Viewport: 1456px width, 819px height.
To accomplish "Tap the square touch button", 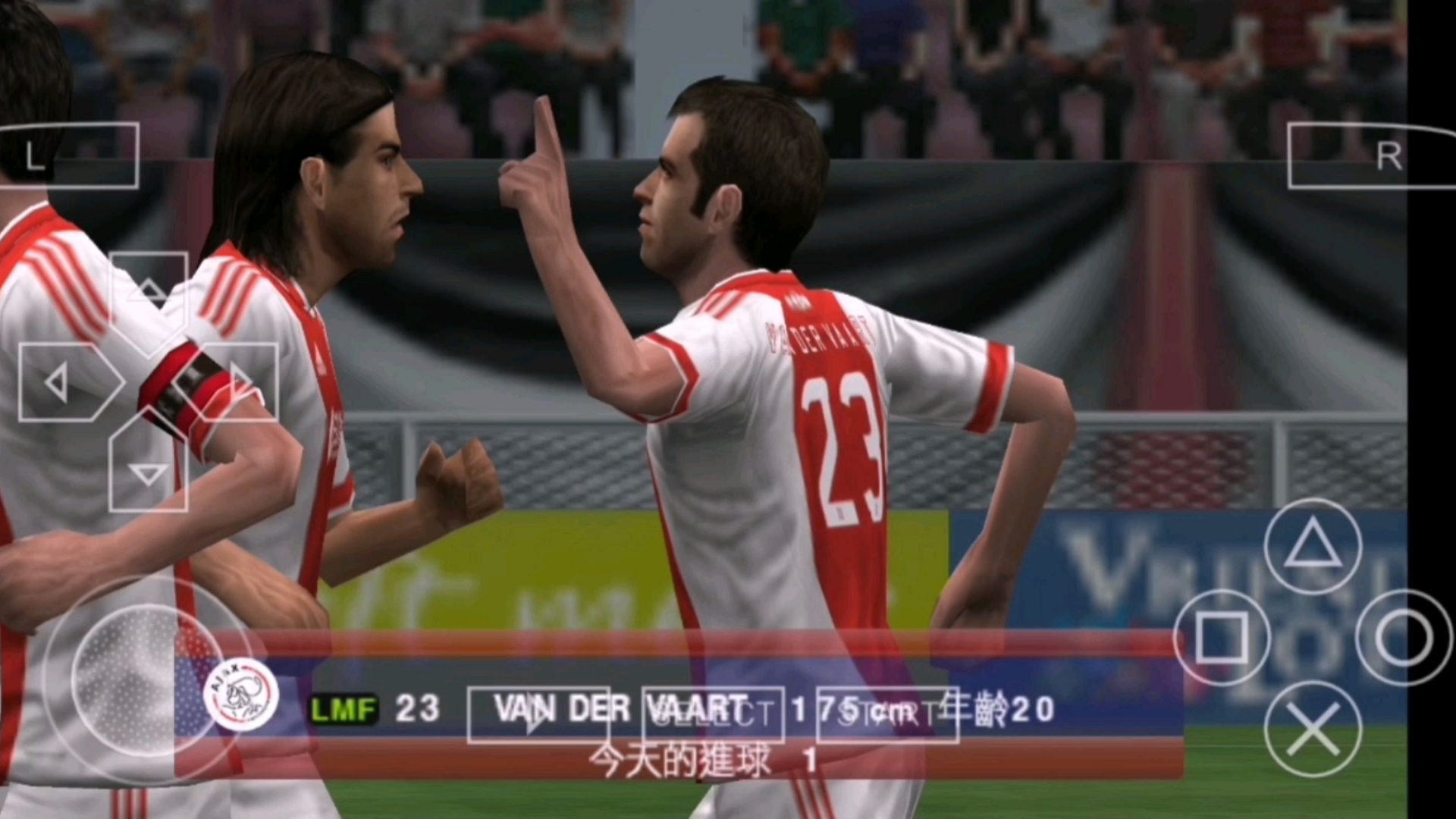I will [1221, 638].
